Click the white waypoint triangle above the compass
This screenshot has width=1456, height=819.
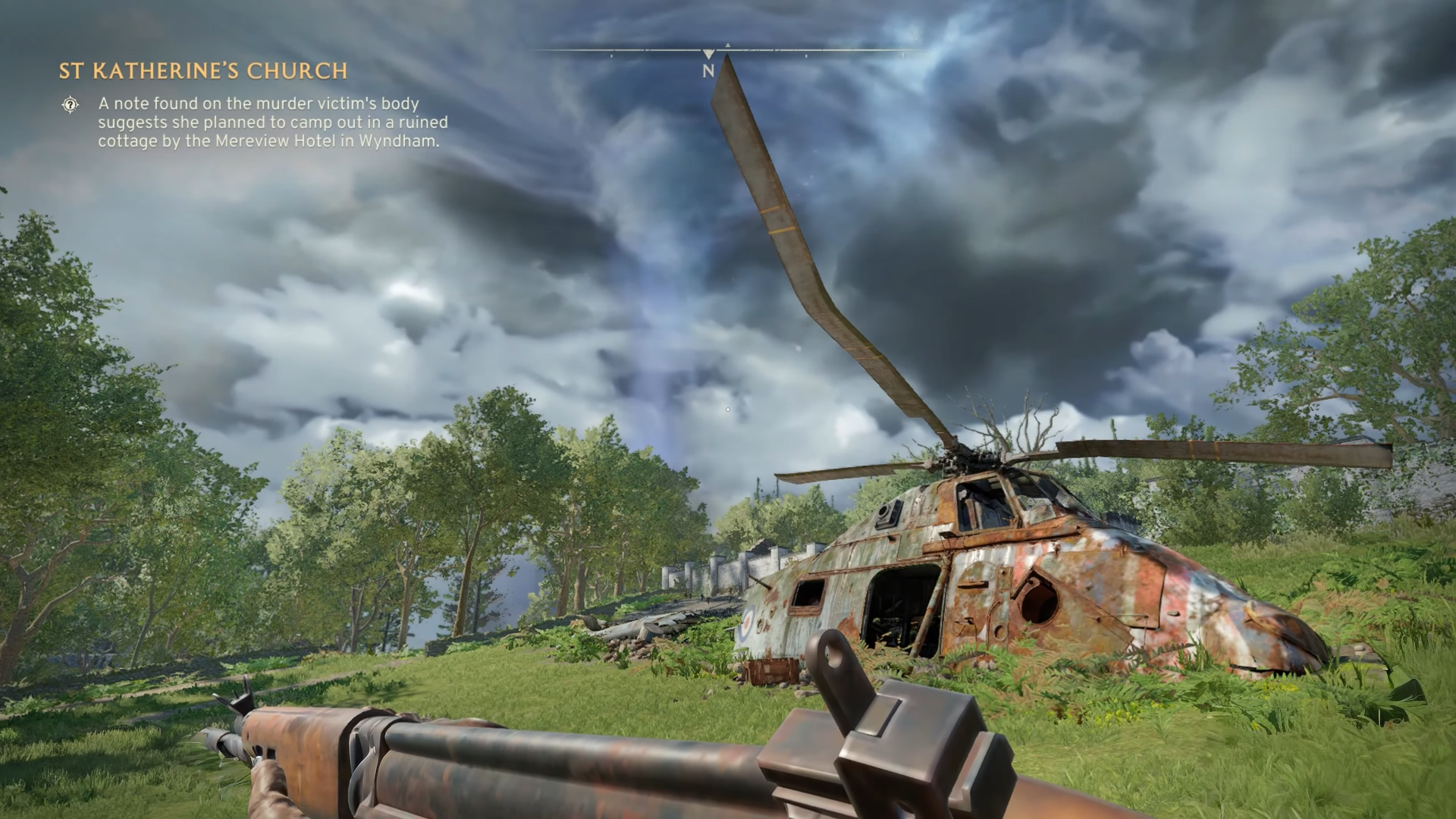click(x=708, y=55)
